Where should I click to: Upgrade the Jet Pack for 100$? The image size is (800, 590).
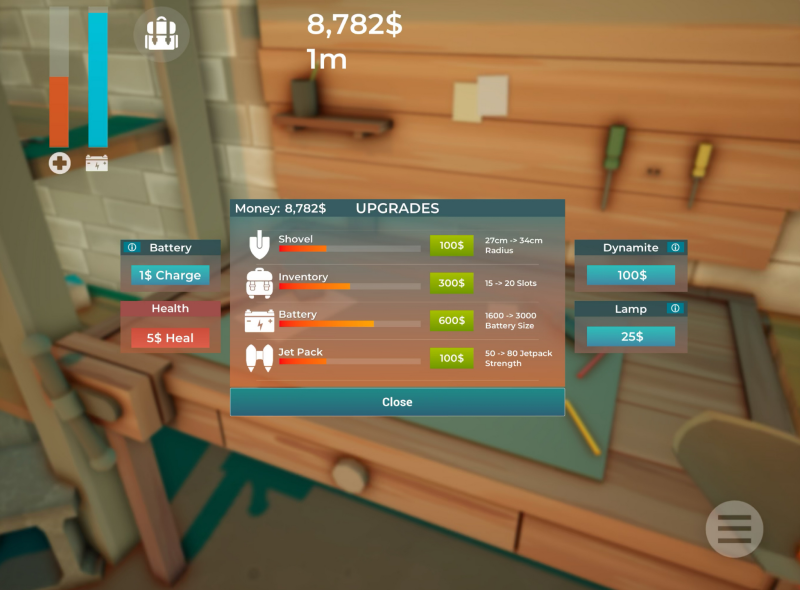[x=452, y=358]
